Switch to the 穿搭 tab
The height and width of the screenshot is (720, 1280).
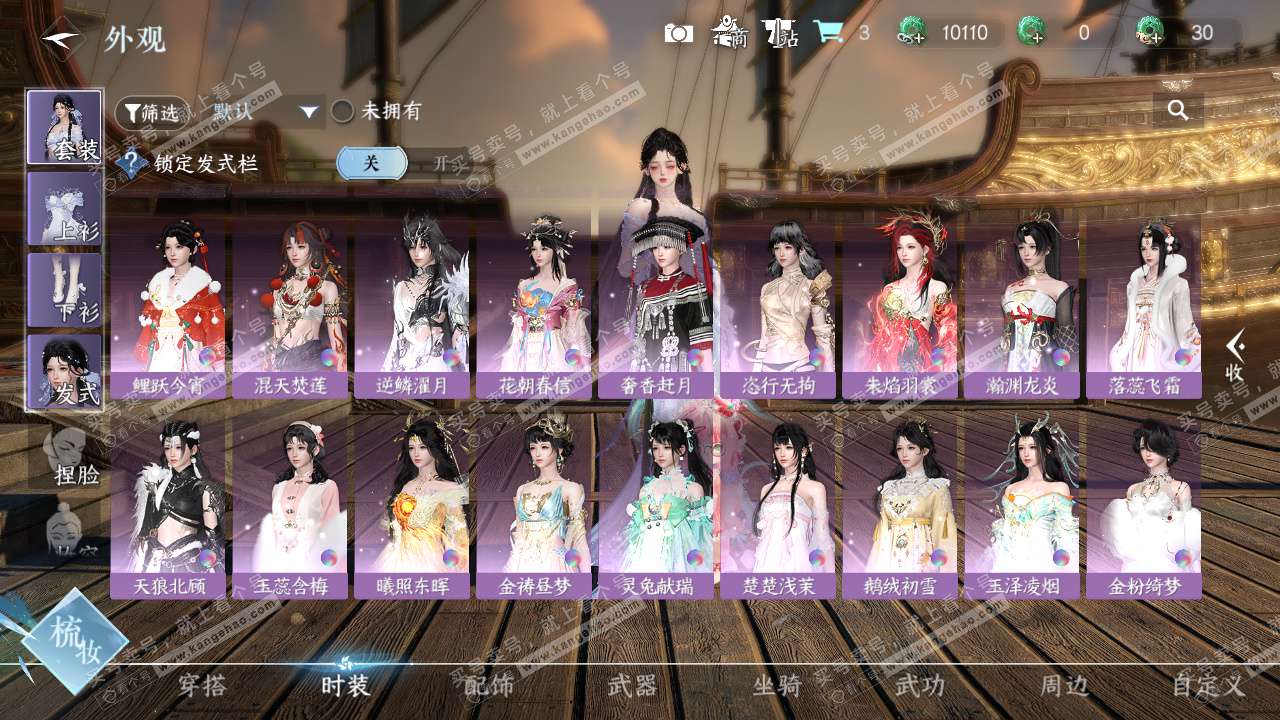tap(202, 685)
